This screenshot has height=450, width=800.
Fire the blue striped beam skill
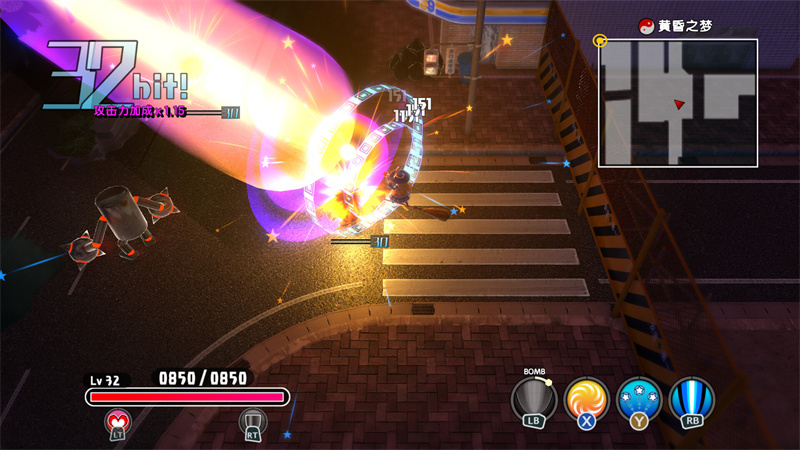(690, 400)
